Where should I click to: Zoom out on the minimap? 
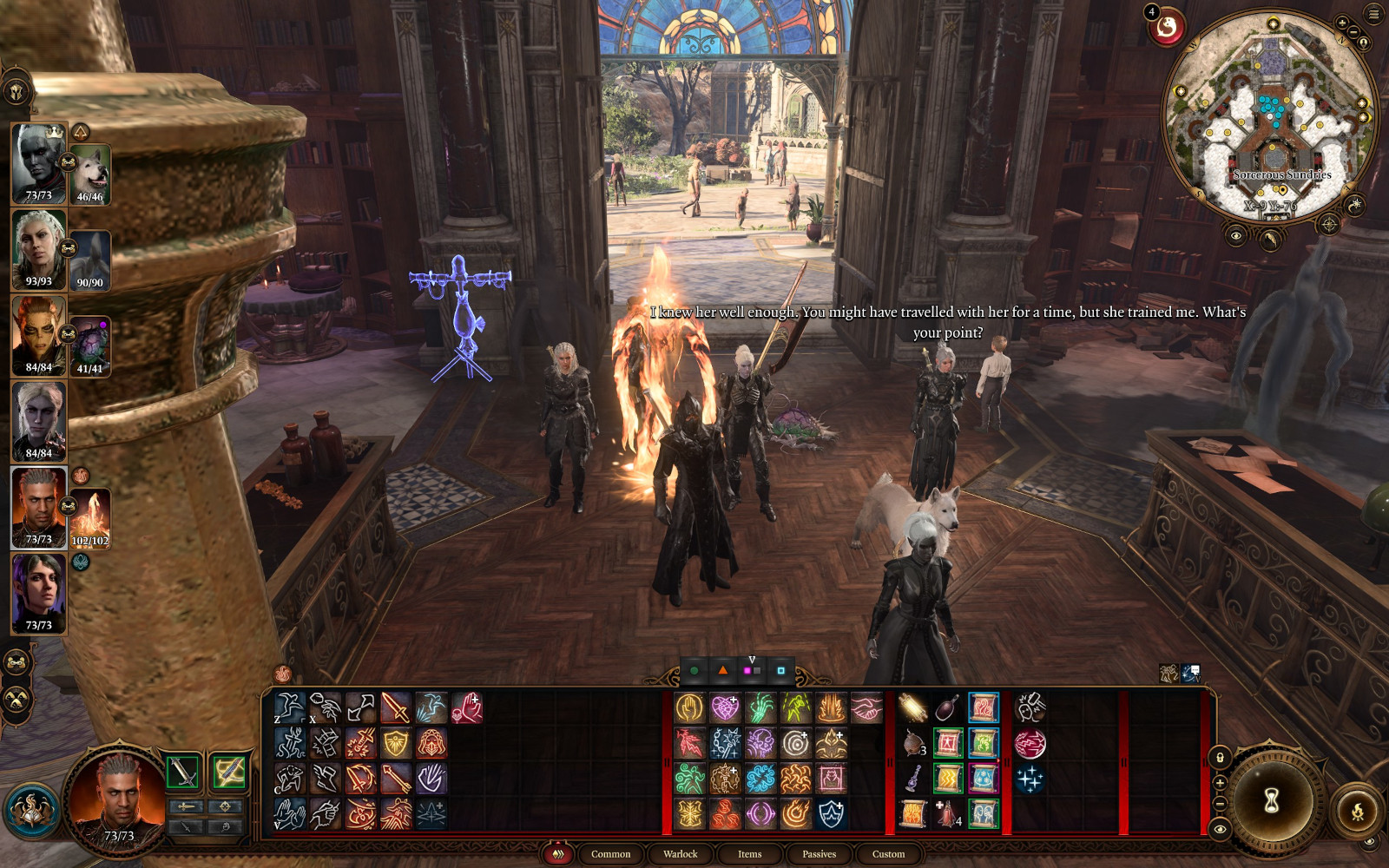pyautogui.click(x=1353, y=33)
